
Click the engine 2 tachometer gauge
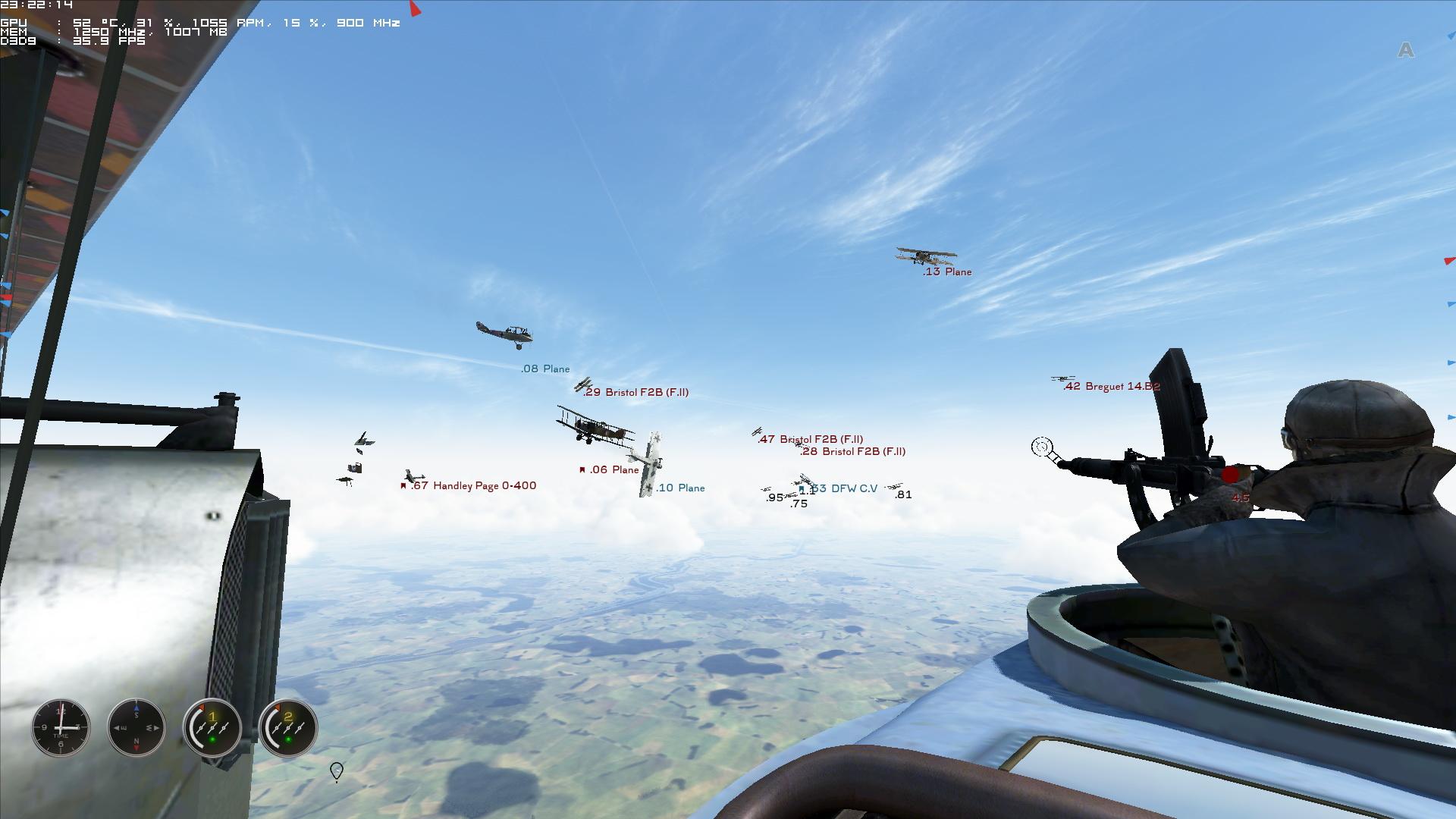[x=288, y=728]
